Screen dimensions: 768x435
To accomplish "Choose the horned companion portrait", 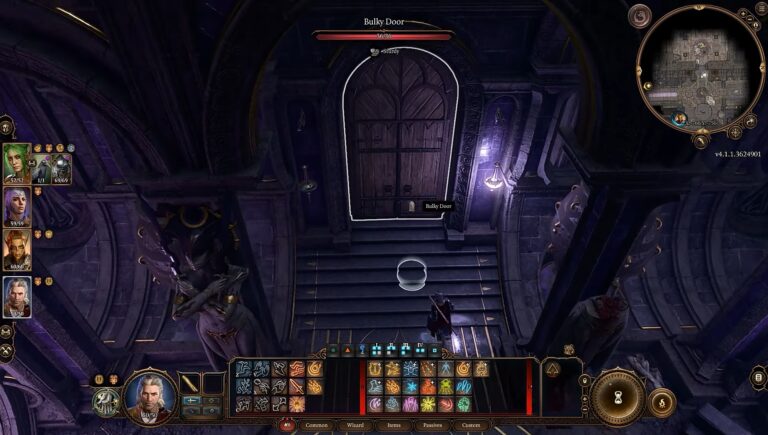I will click(17, 250).
